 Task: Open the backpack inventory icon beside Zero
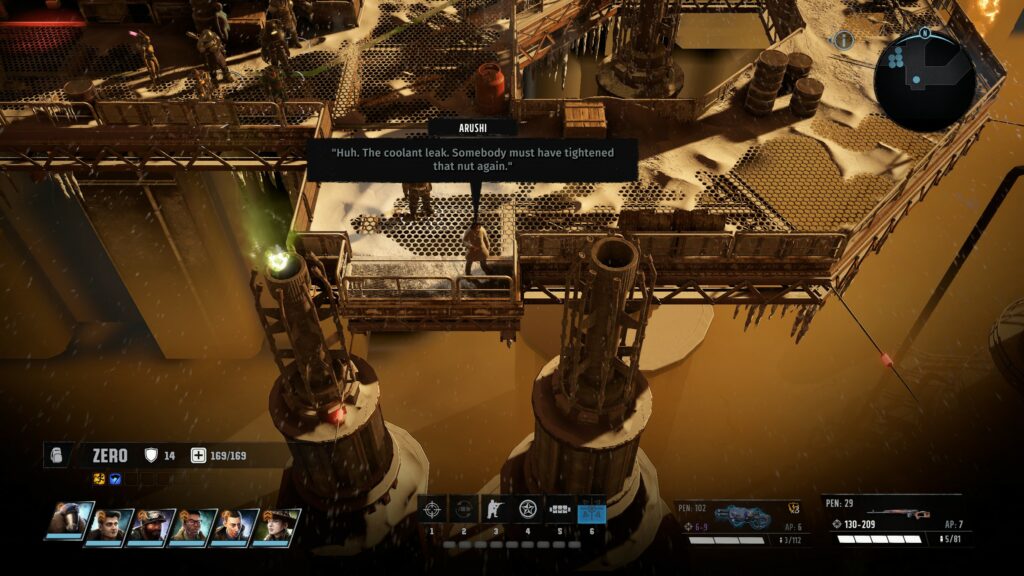(57, 456)
